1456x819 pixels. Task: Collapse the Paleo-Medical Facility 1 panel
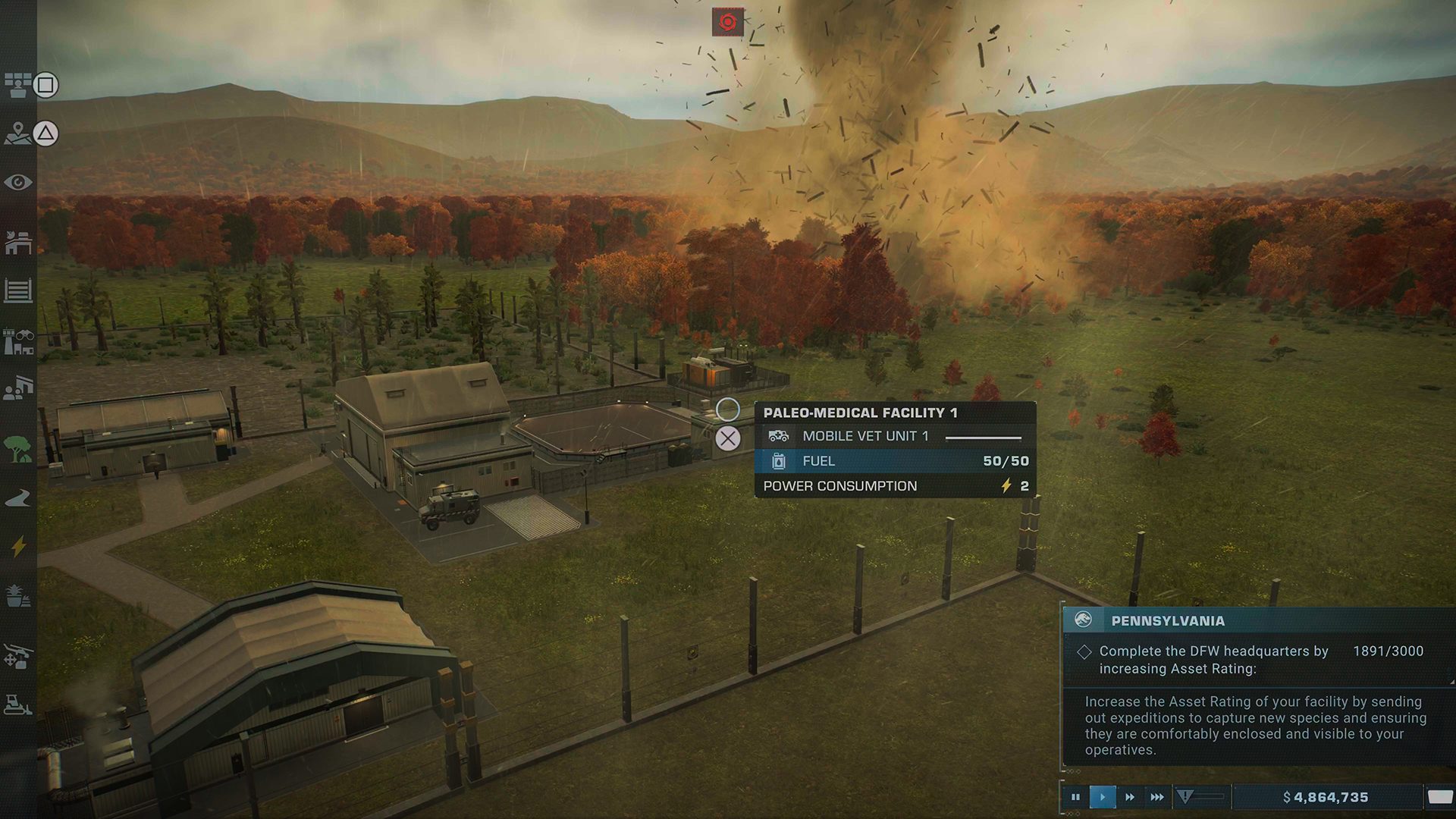tap(729, 438)
